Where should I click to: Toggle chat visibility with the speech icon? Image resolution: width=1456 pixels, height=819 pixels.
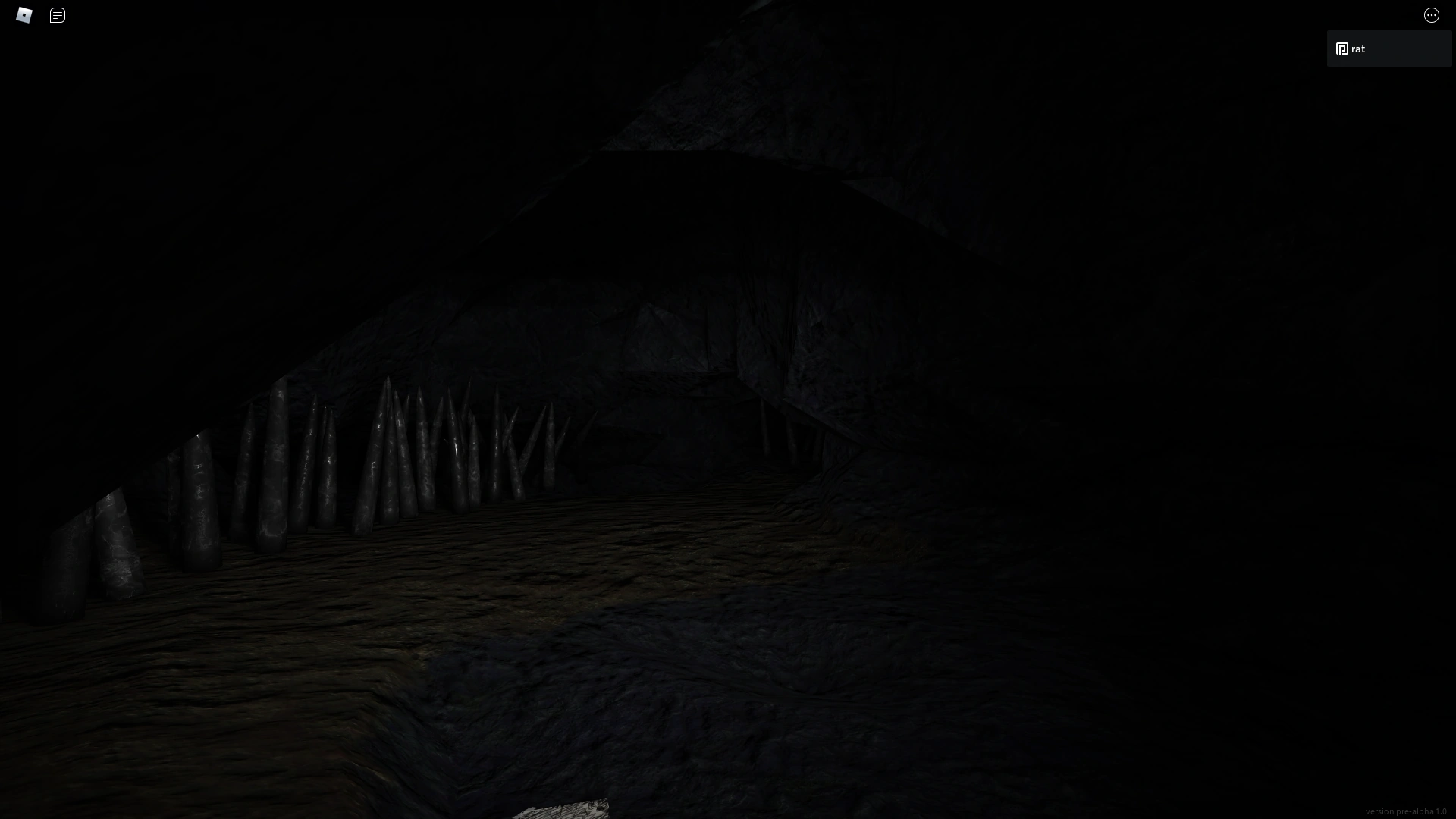pyautogui.click(x=57, y=15)
